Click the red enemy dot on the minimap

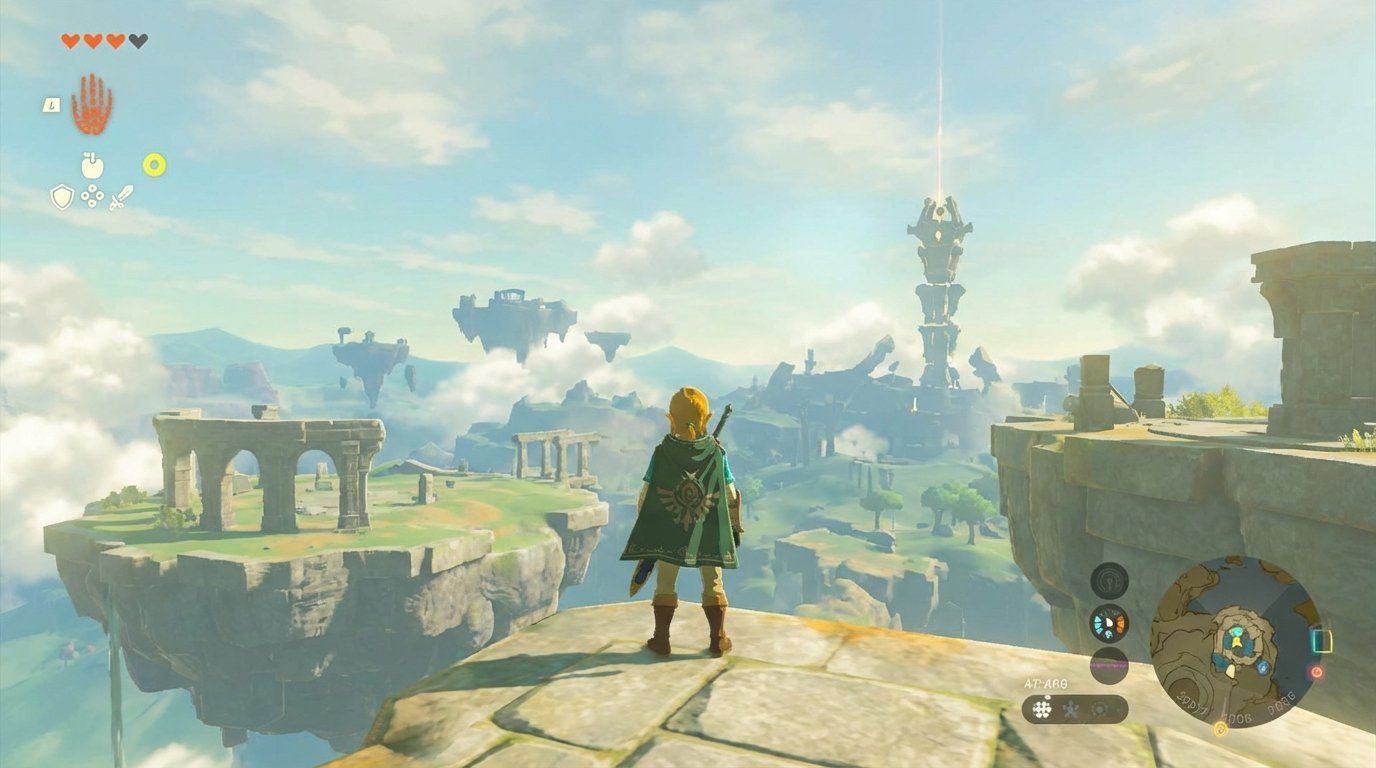point(1318,674)
